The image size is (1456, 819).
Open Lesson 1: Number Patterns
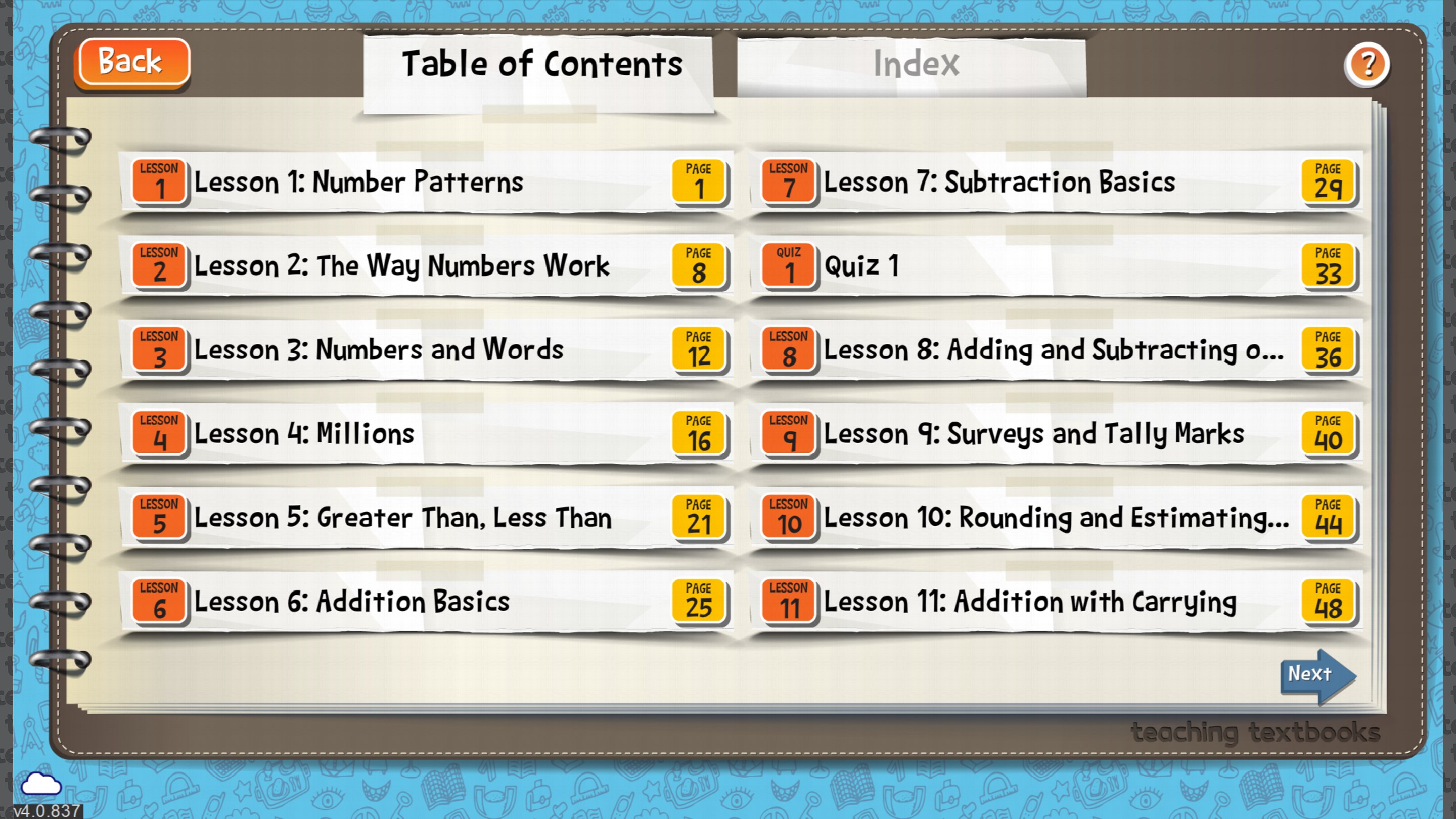pos(396,182)
